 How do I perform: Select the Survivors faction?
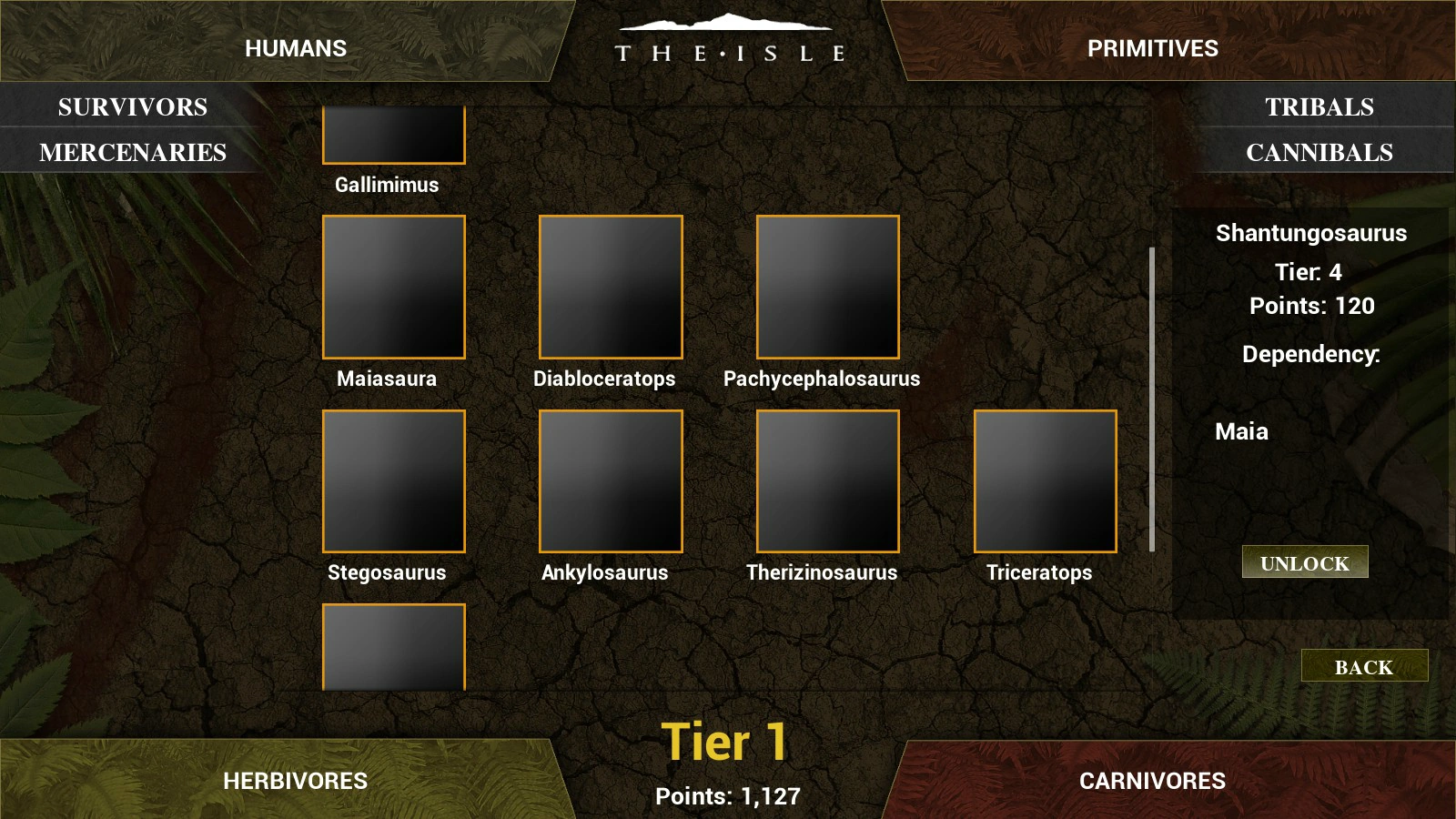[x=132, y=106]
